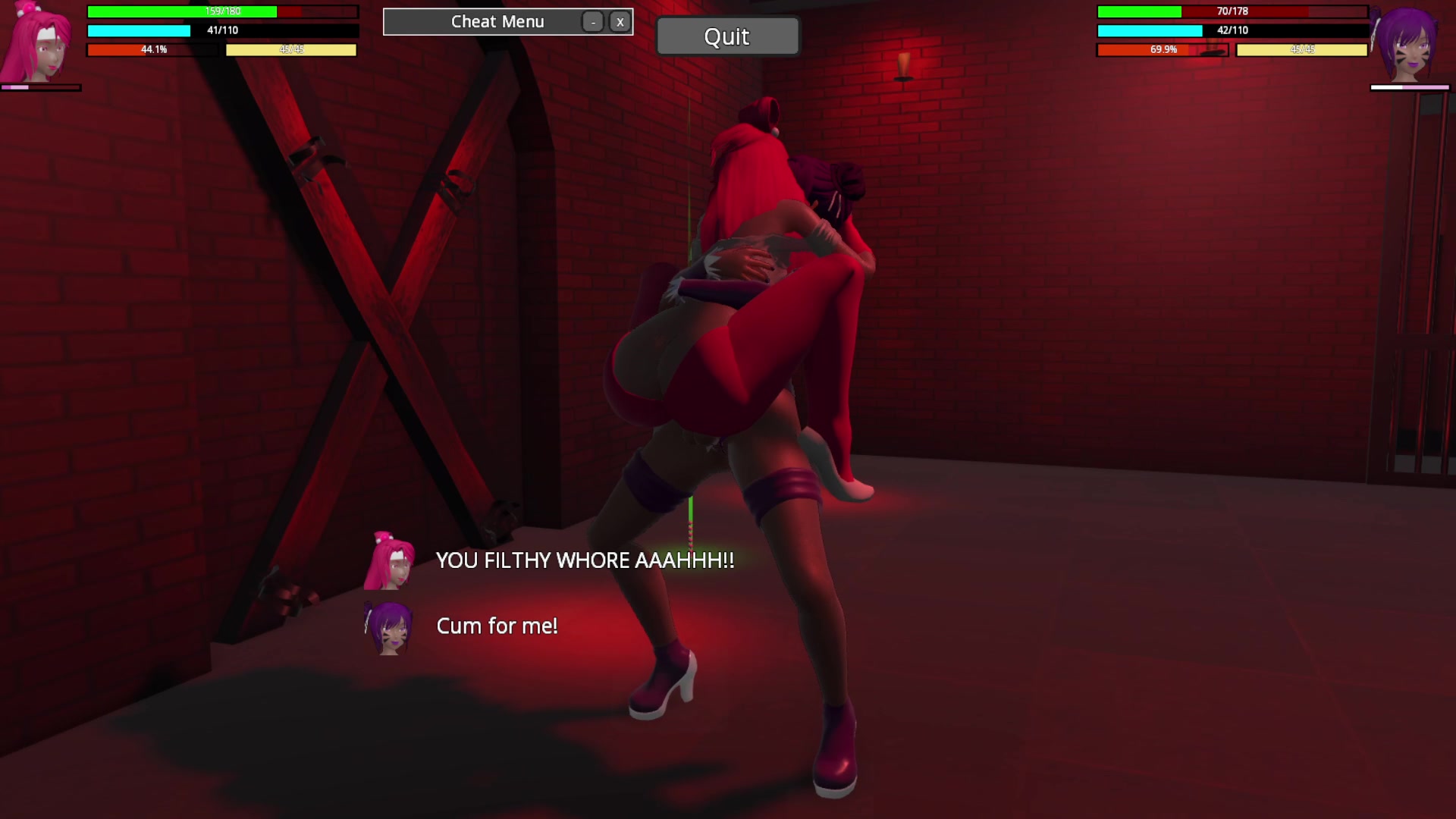Close the Cheat Menu with X
Viewport: 1456px width, 819px height.
pyautogui.click(x=620, y=22)
